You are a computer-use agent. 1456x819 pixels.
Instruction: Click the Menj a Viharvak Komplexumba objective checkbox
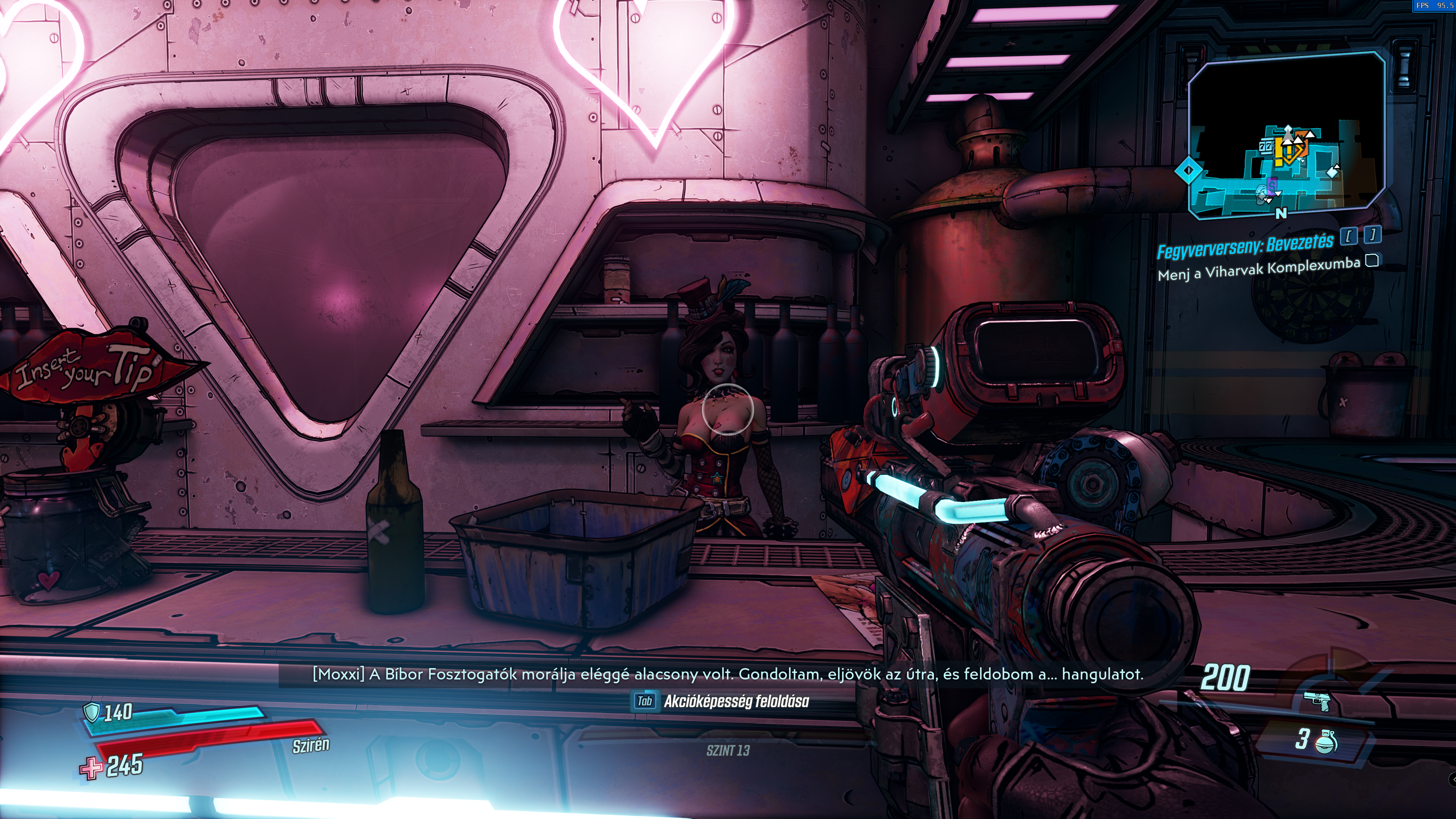coord(1372,260)
